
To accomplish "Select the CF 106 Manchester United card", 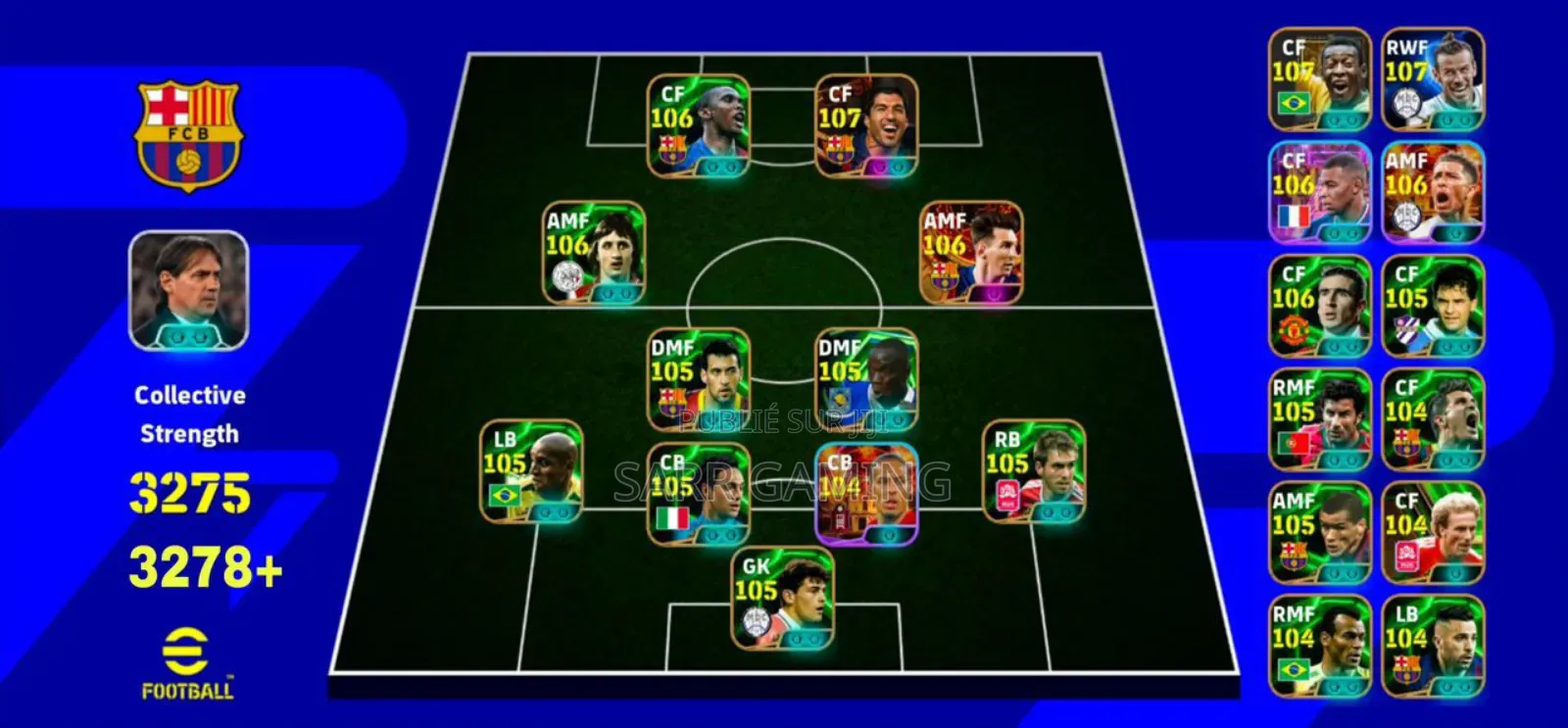I will pos(1320,306).
